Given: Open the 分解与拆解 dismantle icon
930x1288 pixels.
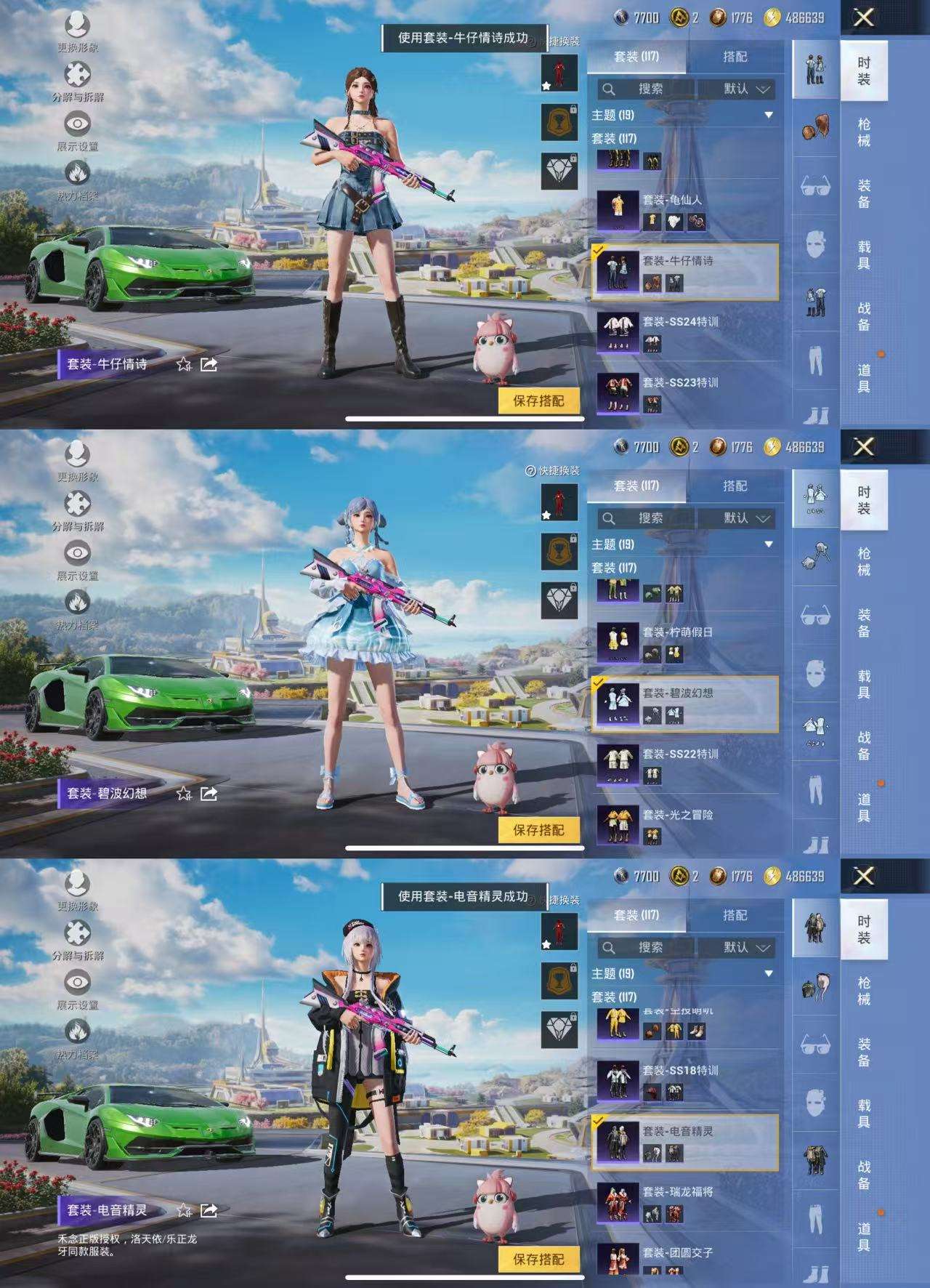Looking at the screenshot, I should (x=78, y=73).
